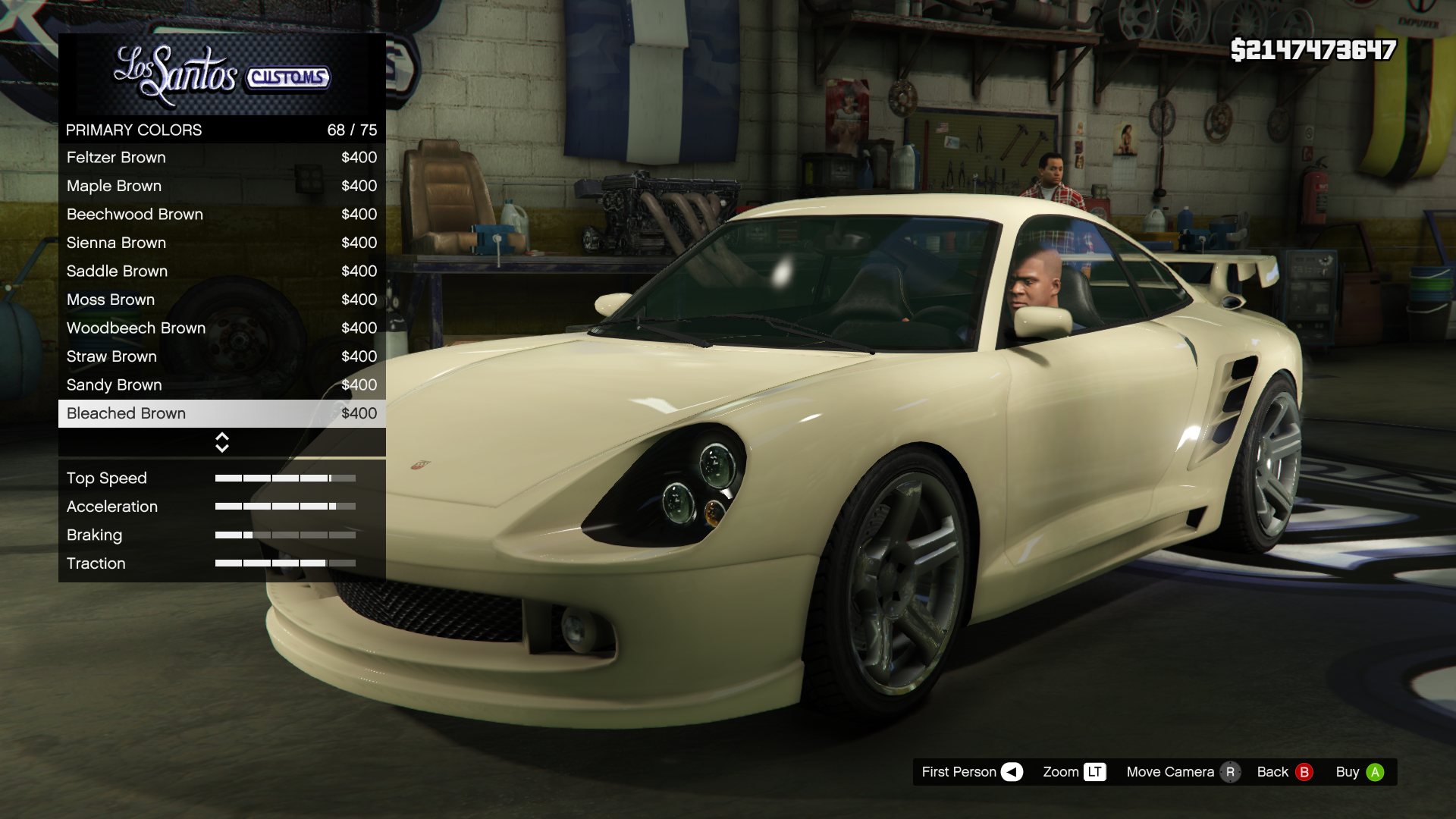
Task: Click the highlighted Bleached Brown row
Action: [221, 413]
